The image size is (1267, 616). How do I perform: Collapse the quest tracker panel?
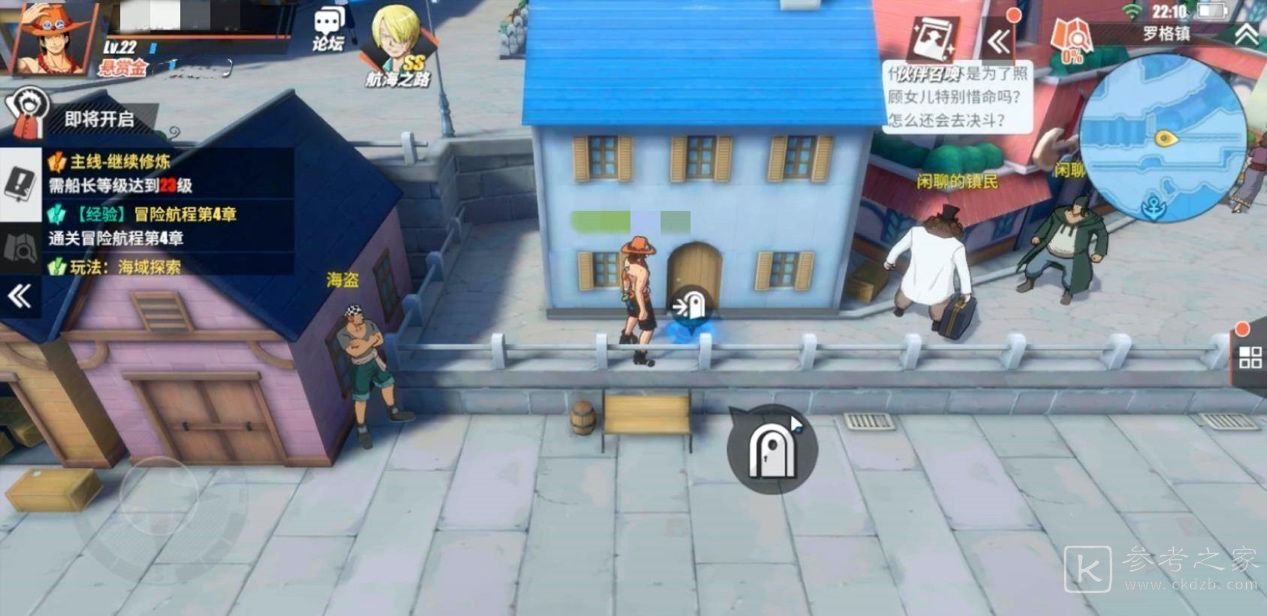click(x=20, y=295)
